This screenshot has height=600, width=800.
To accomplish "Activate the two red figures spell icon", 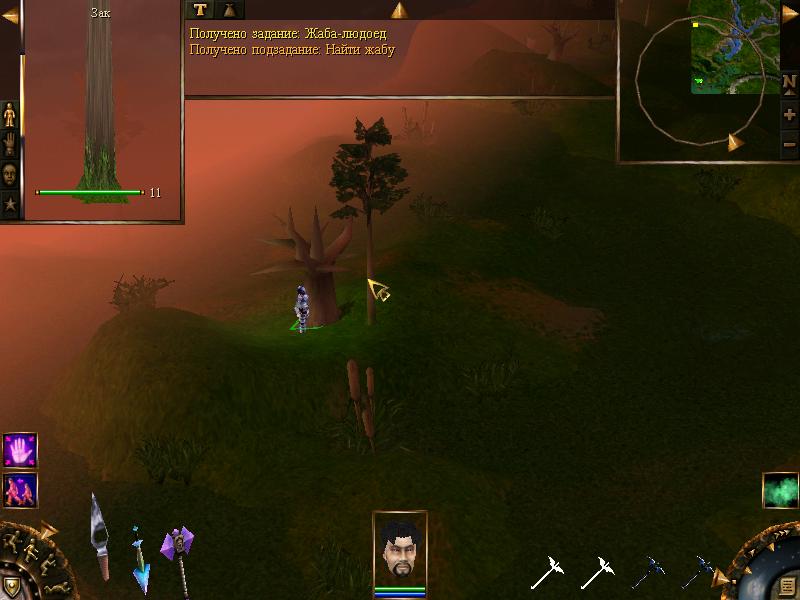I will [x=20, y=490].
